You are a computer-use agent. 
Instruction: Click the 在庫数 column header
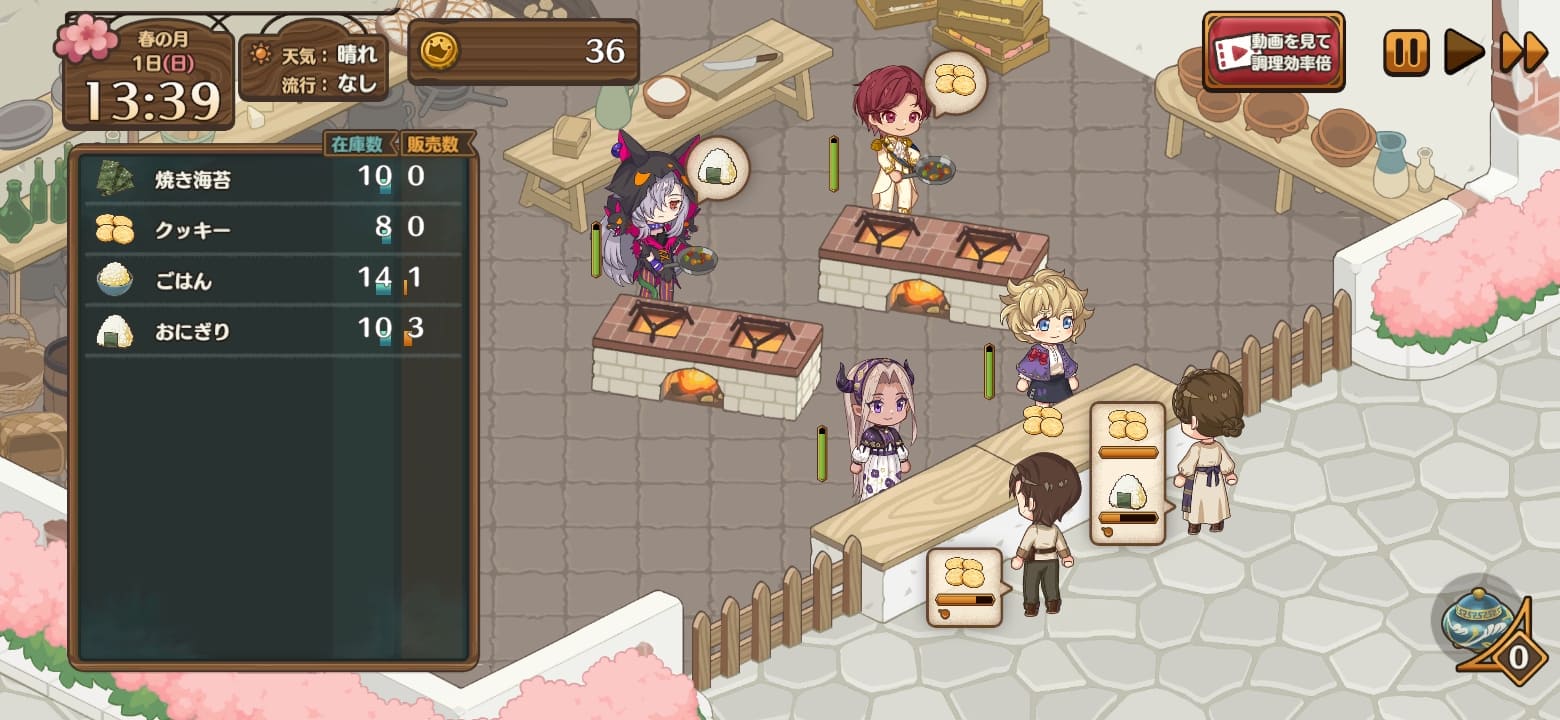(x=360, y=144)
